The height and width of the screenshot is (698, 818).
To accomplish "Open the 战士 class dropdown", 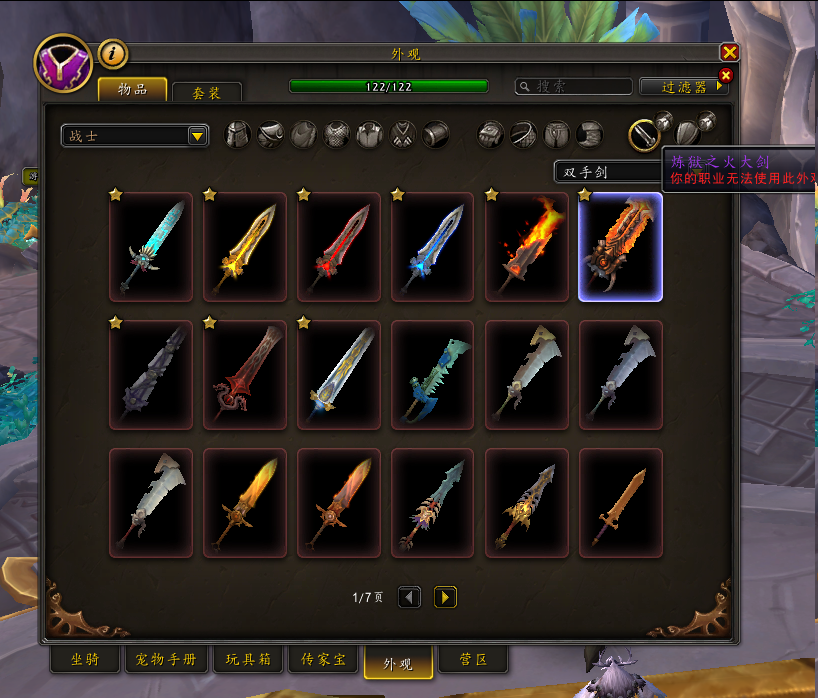I will coord(134,136).
